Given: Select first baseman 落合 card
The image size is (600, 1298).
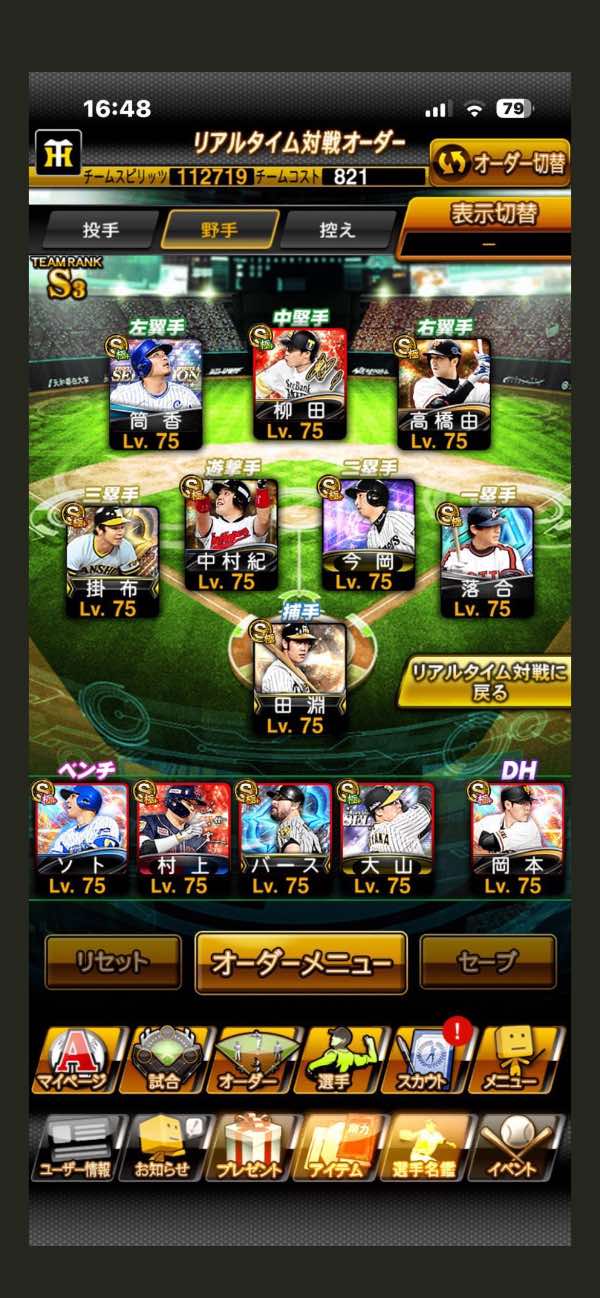Looking at the screenshot, I should [487, 562].
